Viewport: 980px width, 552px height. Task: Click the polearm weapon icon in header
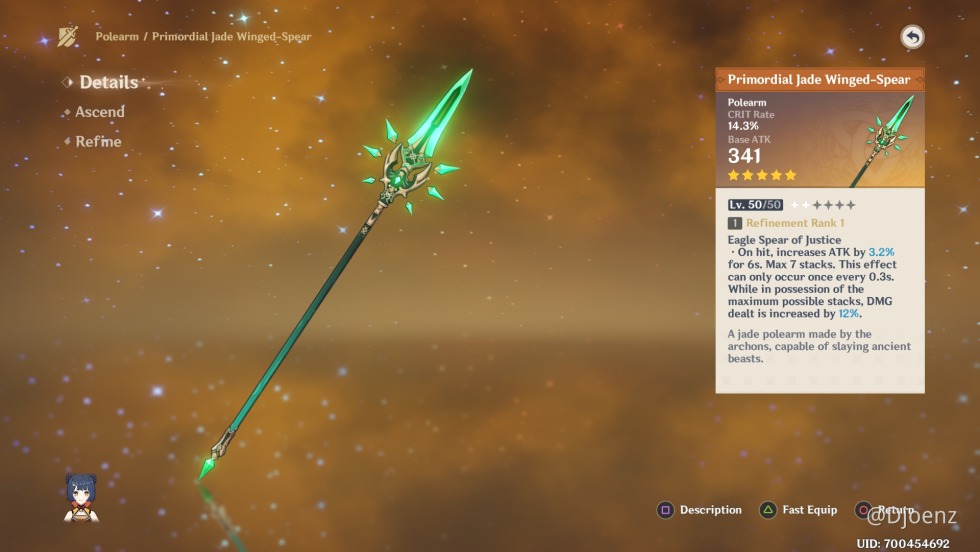pos(68,37)
